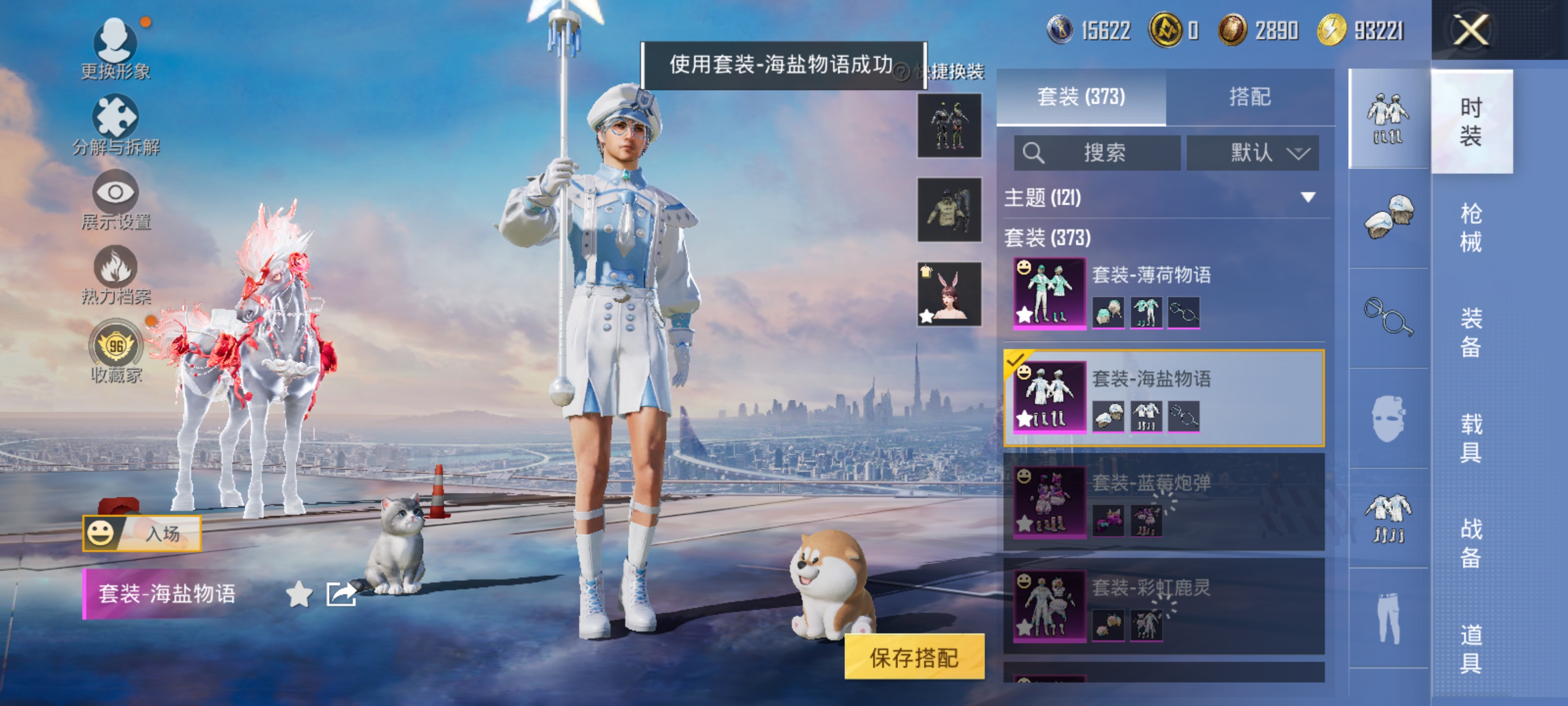Toggle favorite star on 套装-薄荷物语 thumbnail
The height and width of the screenshot is (706, 1568).
[x=1025, y=315]
